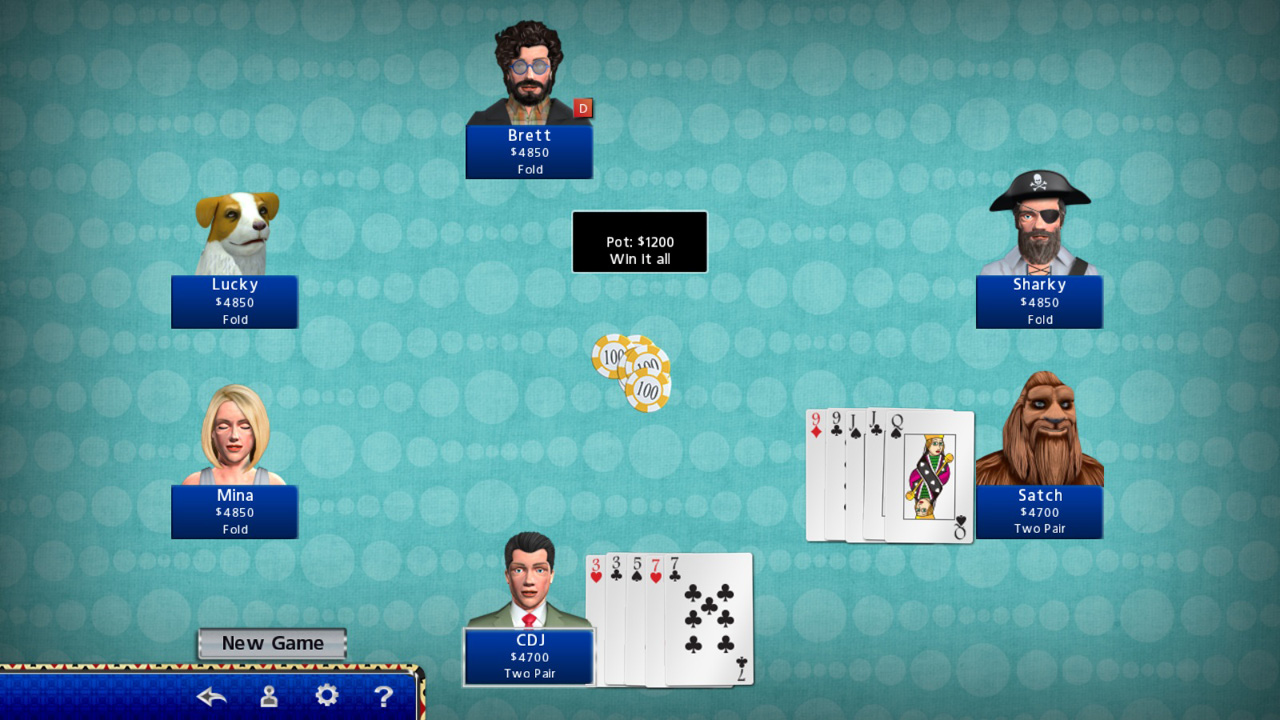Select CDJ's nameplate showing Two Pair
The height and width of the screenshot is (720, 1280).
coord(529,657)
